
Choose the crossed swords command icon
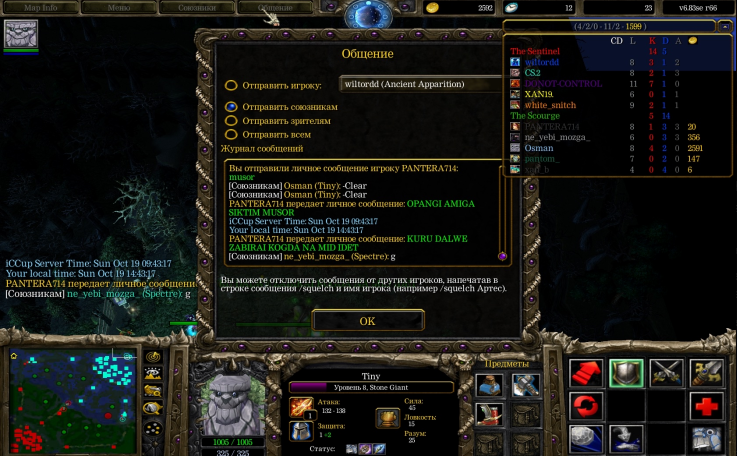click(666, 373)
